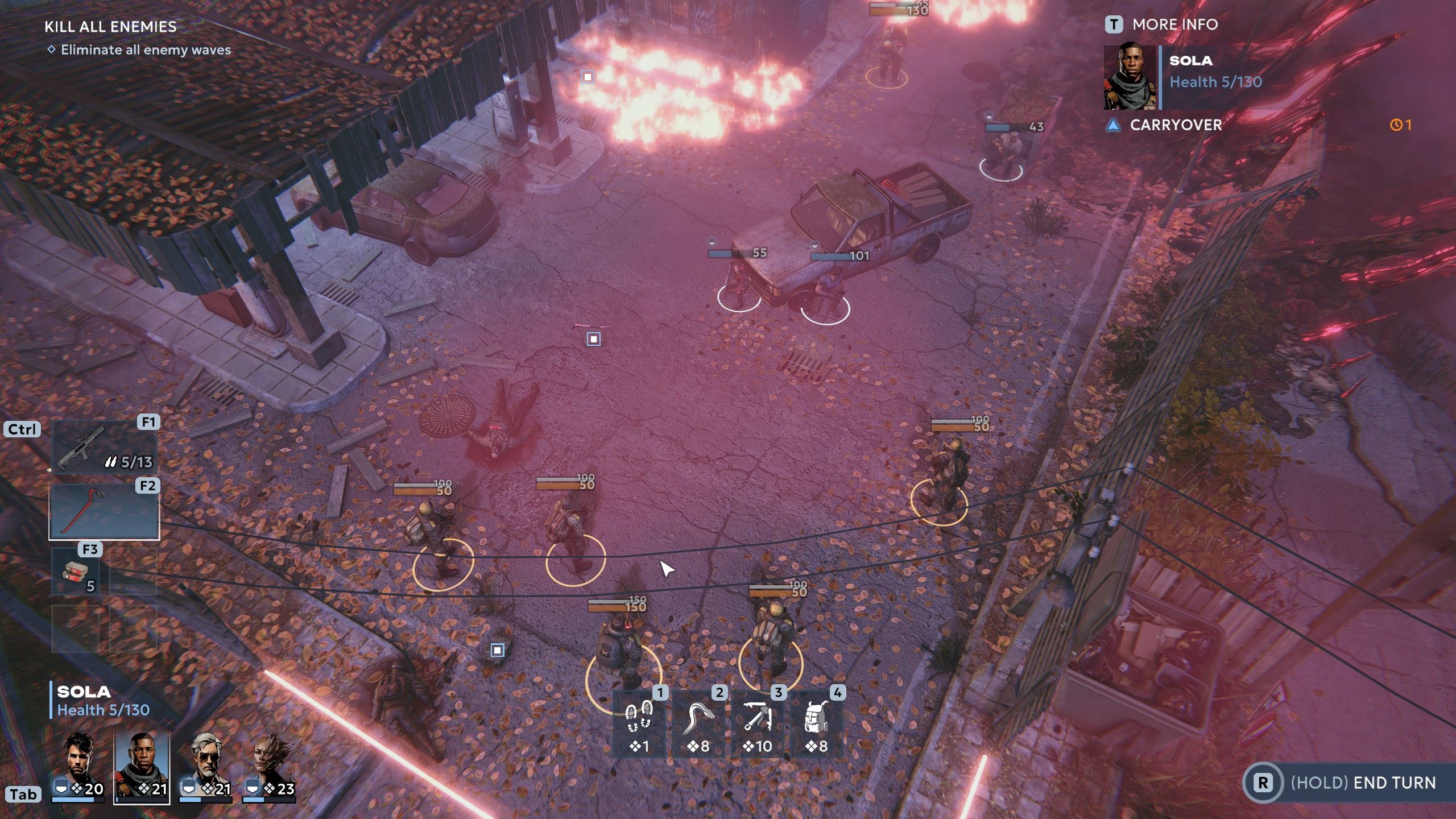Screen dimensions: 1456x819
Task: Equip the red crowbar weapon slot
Action: 104,511
